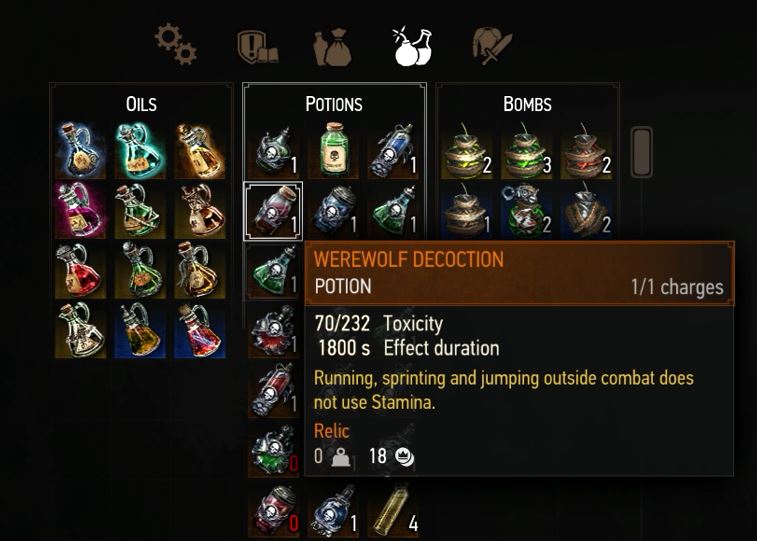Pick the magenta oil bottle

pyautogui.click(x=80, y=209)
